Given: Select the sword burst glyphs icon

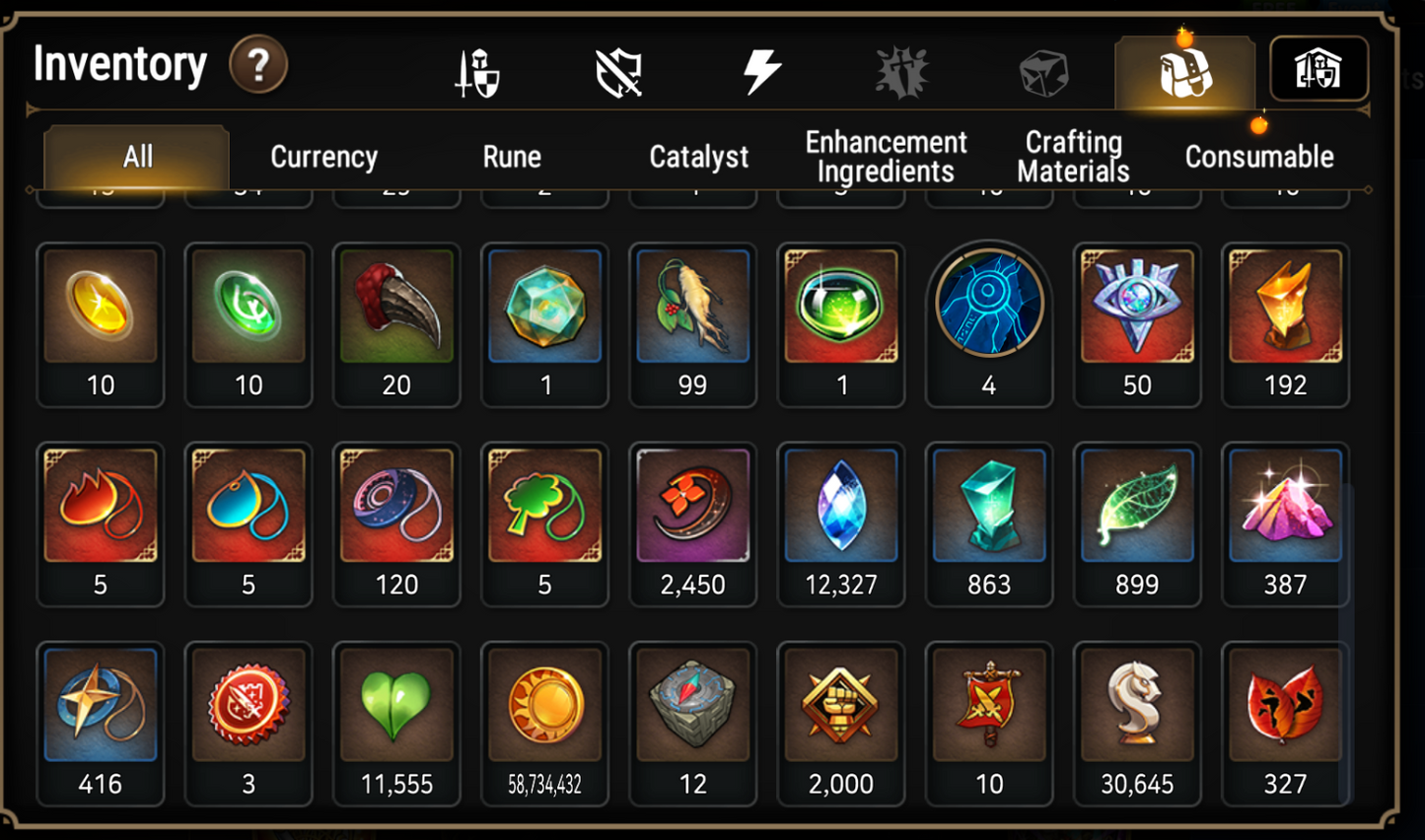Looking at the screenshot, I should [x=902, y=69].
